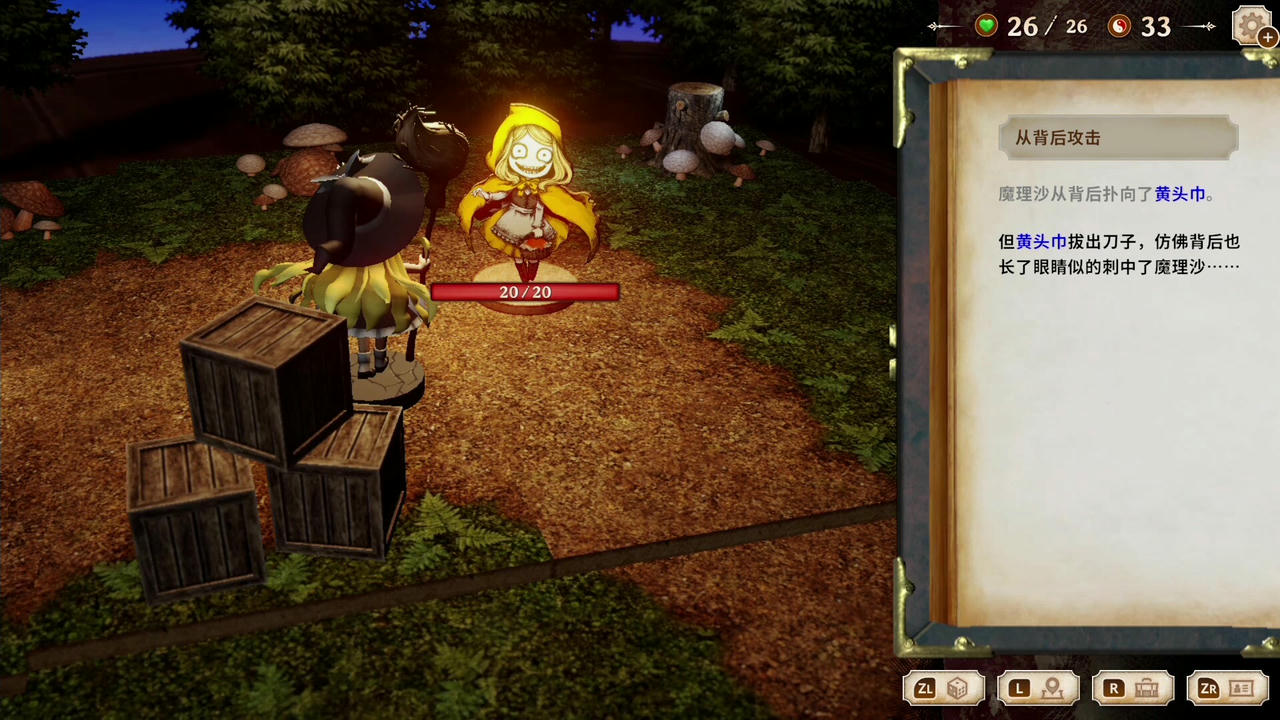The height and width of the screenshot is (720, 1280).
Task: Click the red 黄头巾 text link
Action: 1180,195
